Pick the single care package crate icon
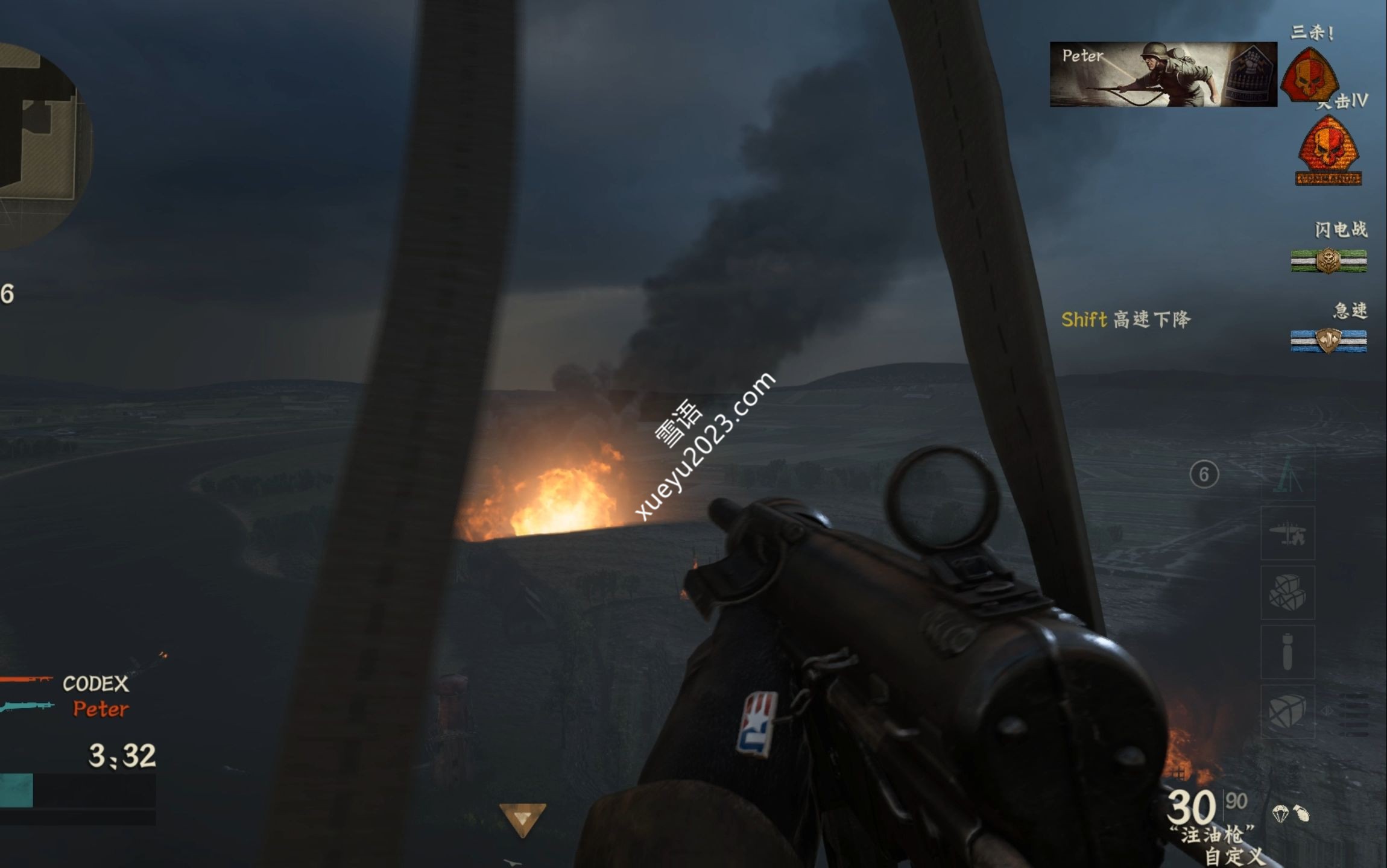This screenshot has height=868, width=1387. point(1287,711)
